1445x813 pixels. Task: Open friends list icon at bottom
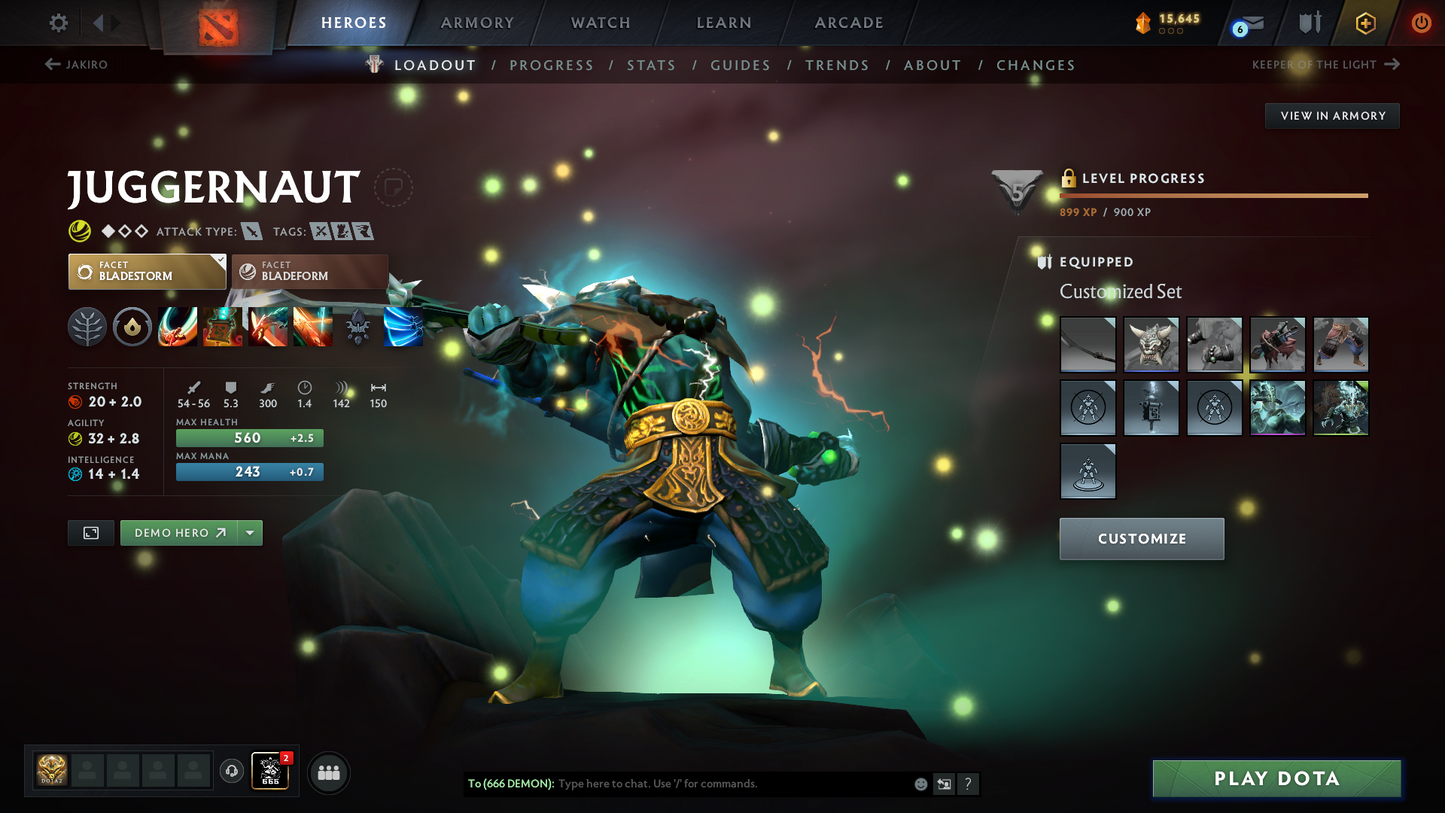click(x=328, y=772)
